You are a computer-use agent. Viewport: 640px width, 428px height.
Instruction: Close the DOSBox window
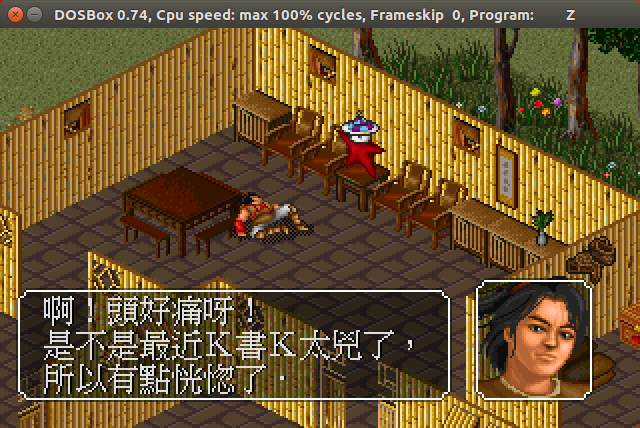(x=13, y=15)
